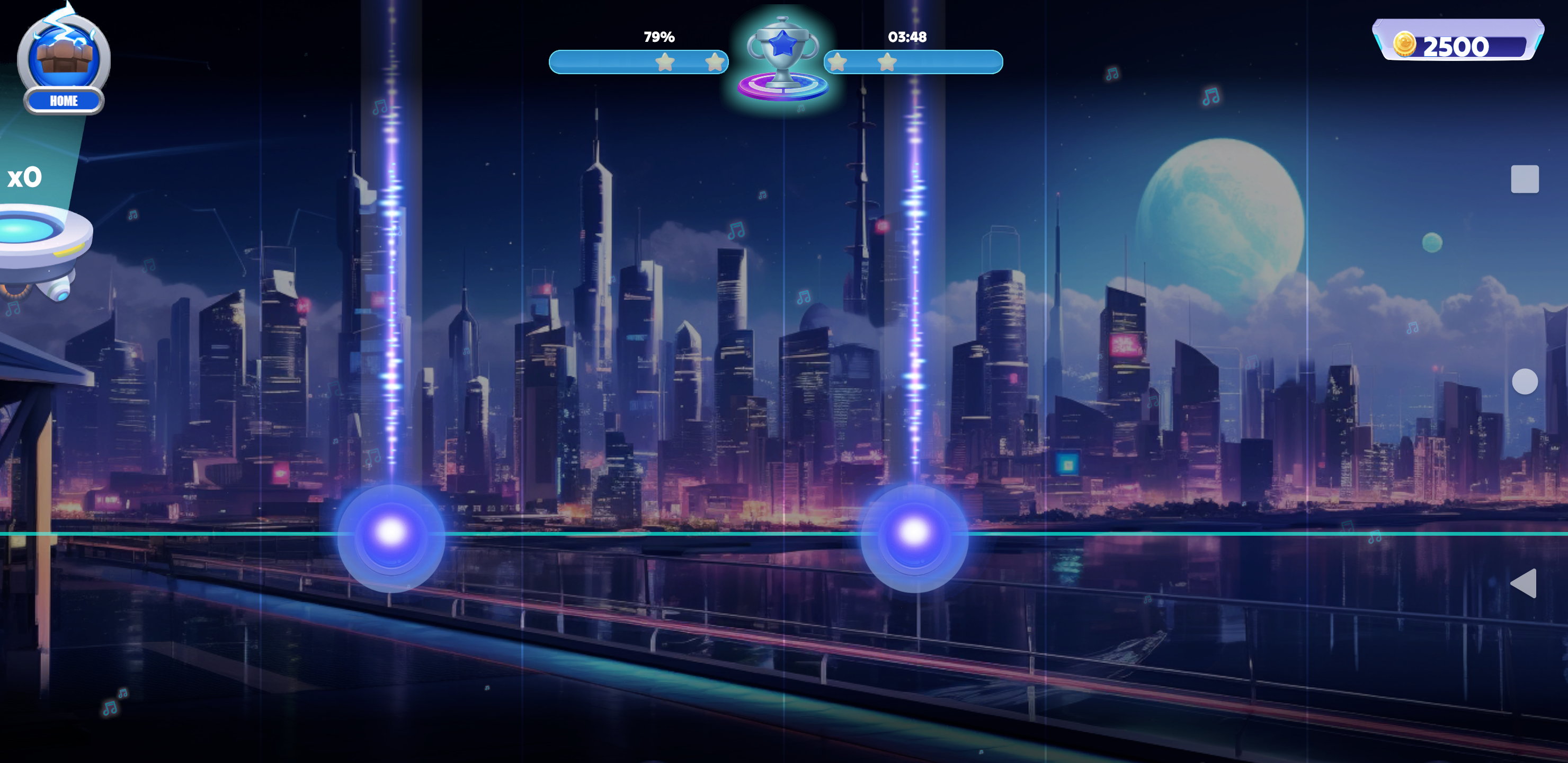Toggle the first star on the progress bar
This screenshot has height=763, width=1568.
pyautogui.click(x=665, y=61)
